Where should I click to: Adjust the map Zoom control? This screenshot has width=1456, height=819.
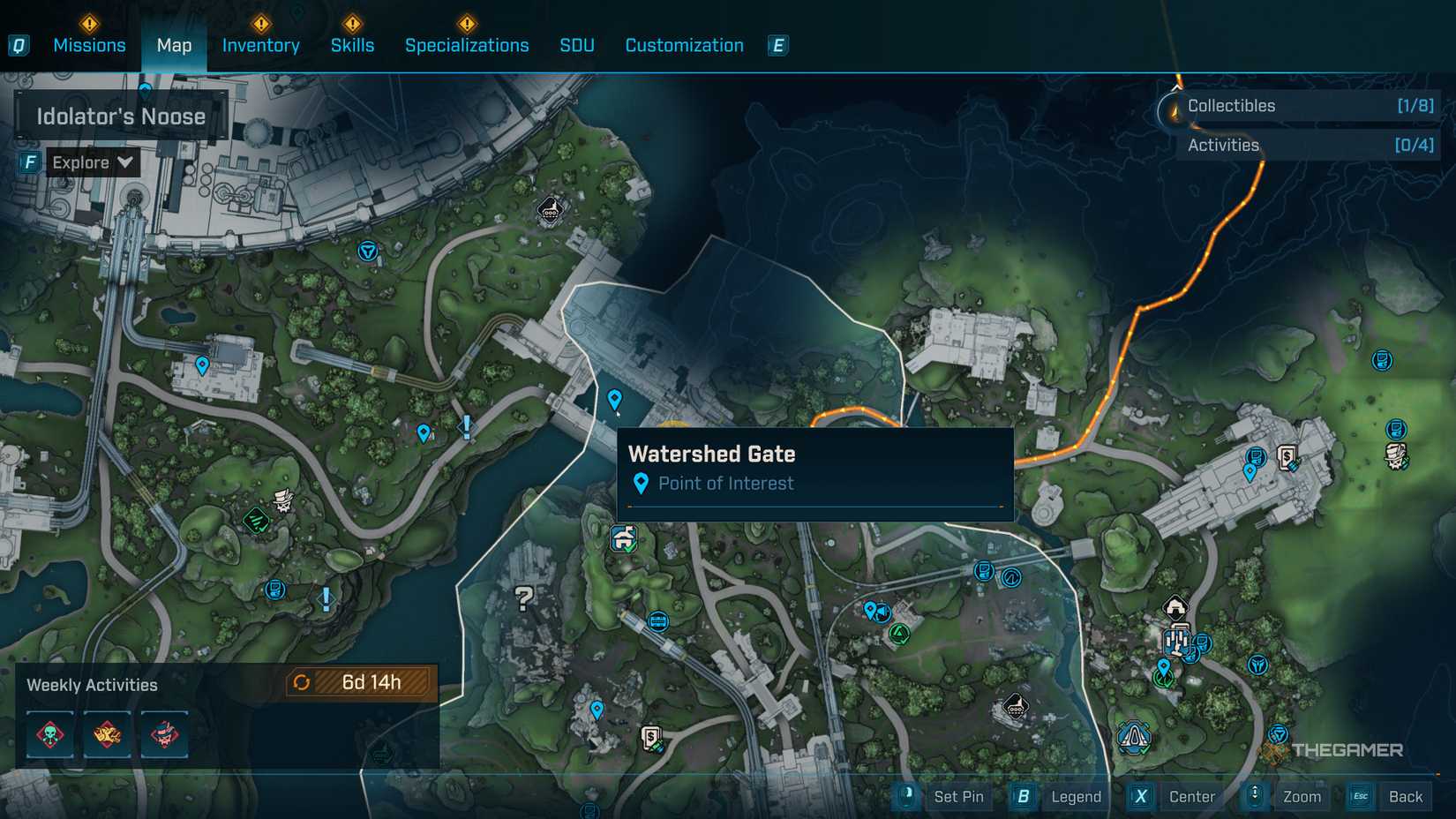pos(1301,796)
